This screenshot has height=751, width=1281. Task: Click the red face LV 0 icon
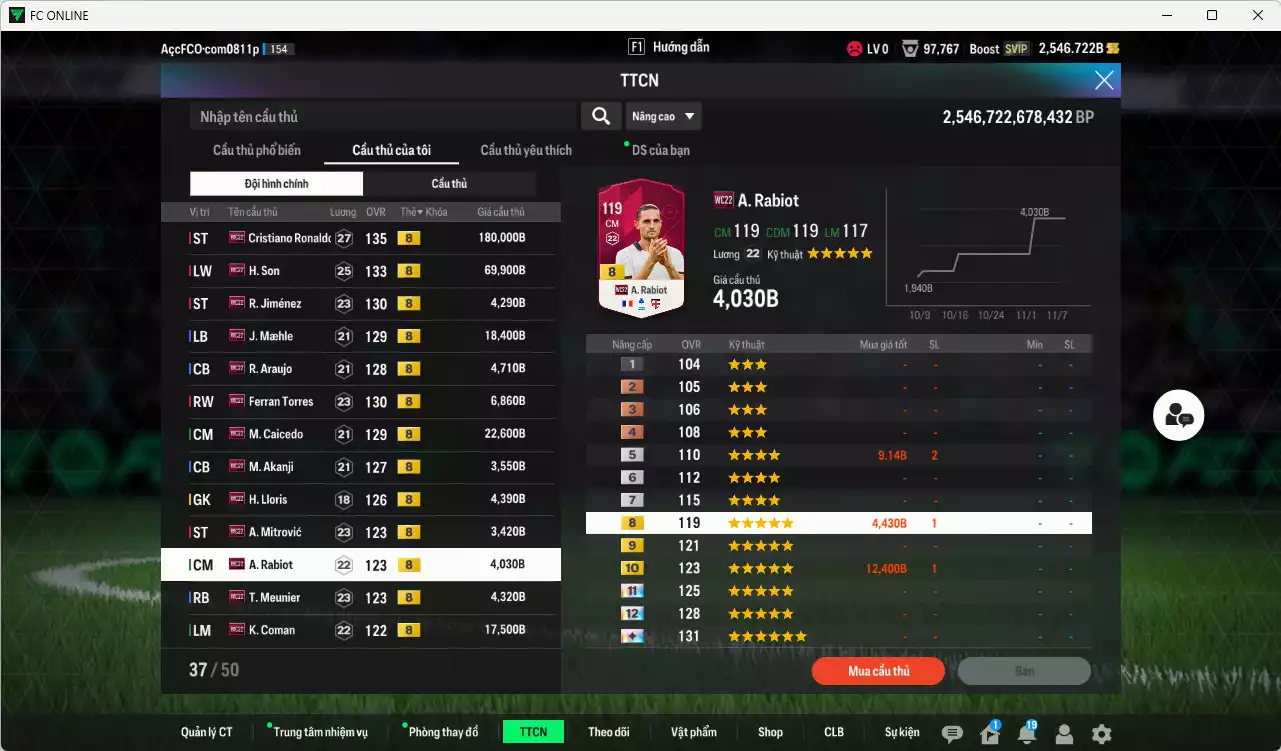pyautogui.click(x=855, y=47)
